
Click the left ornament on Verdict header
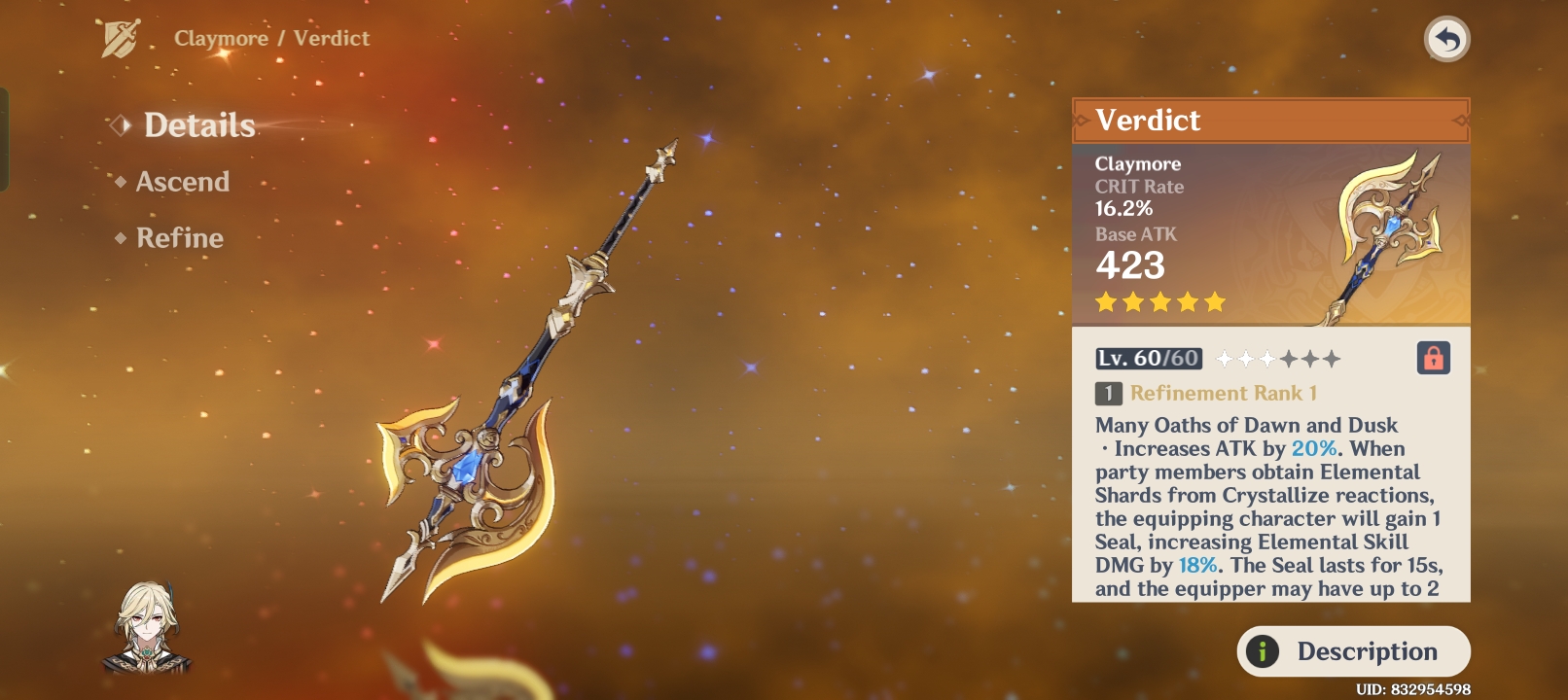(1081, 120)
